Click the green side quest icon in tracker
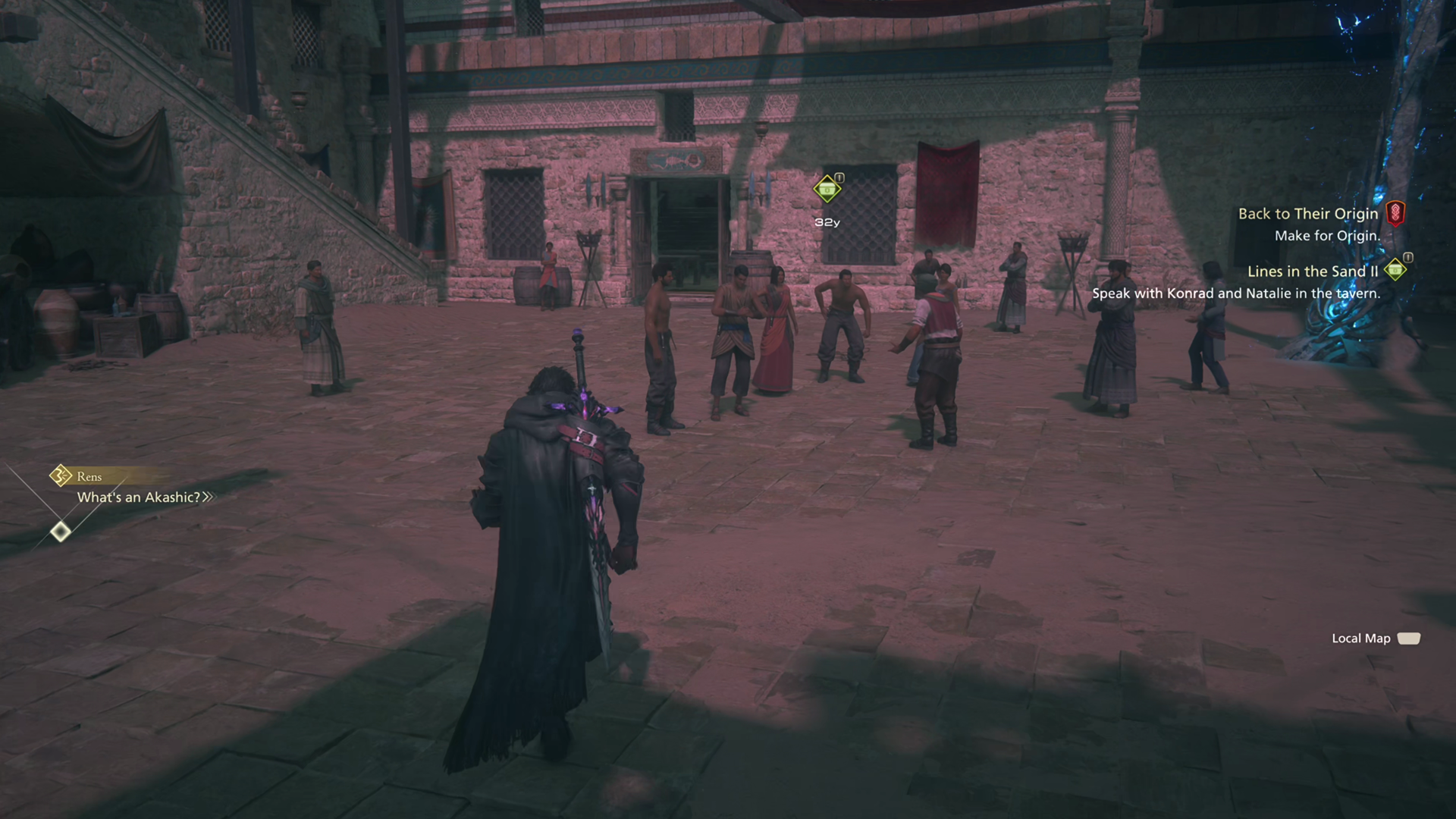Screen dimensions: 1456x819 pyautogui.click(x=1395, y=269)
